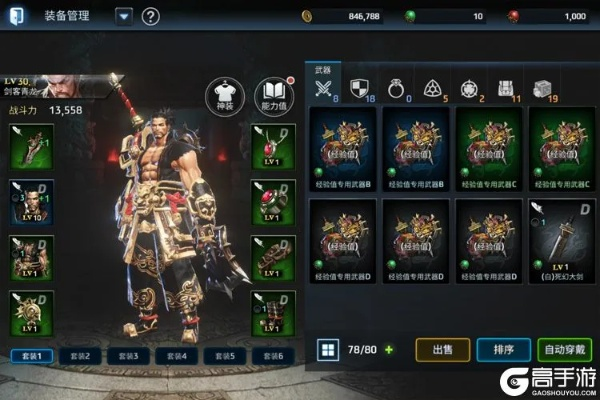
Task: Switch to the shield armor tab
Action: pyautogui.click(x=359, y=87)
